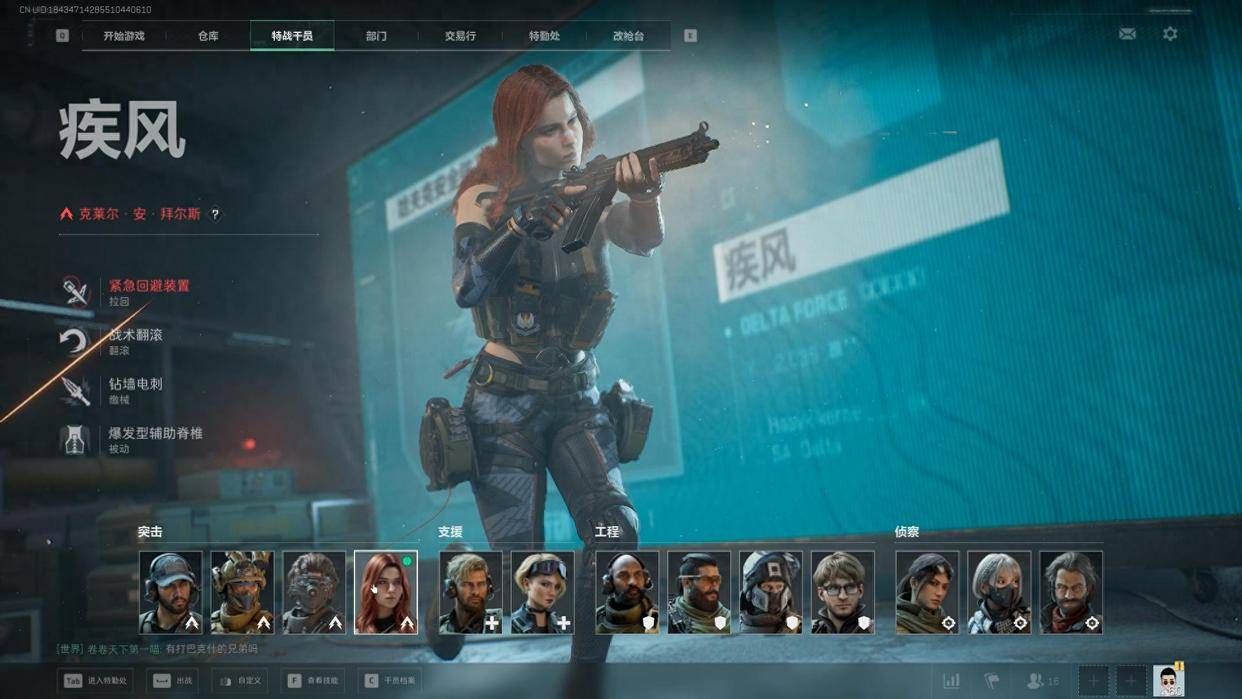View the 爆发型辅助脊椎 passive skill
1242x699 pixels.
click(x=155, y=438)
